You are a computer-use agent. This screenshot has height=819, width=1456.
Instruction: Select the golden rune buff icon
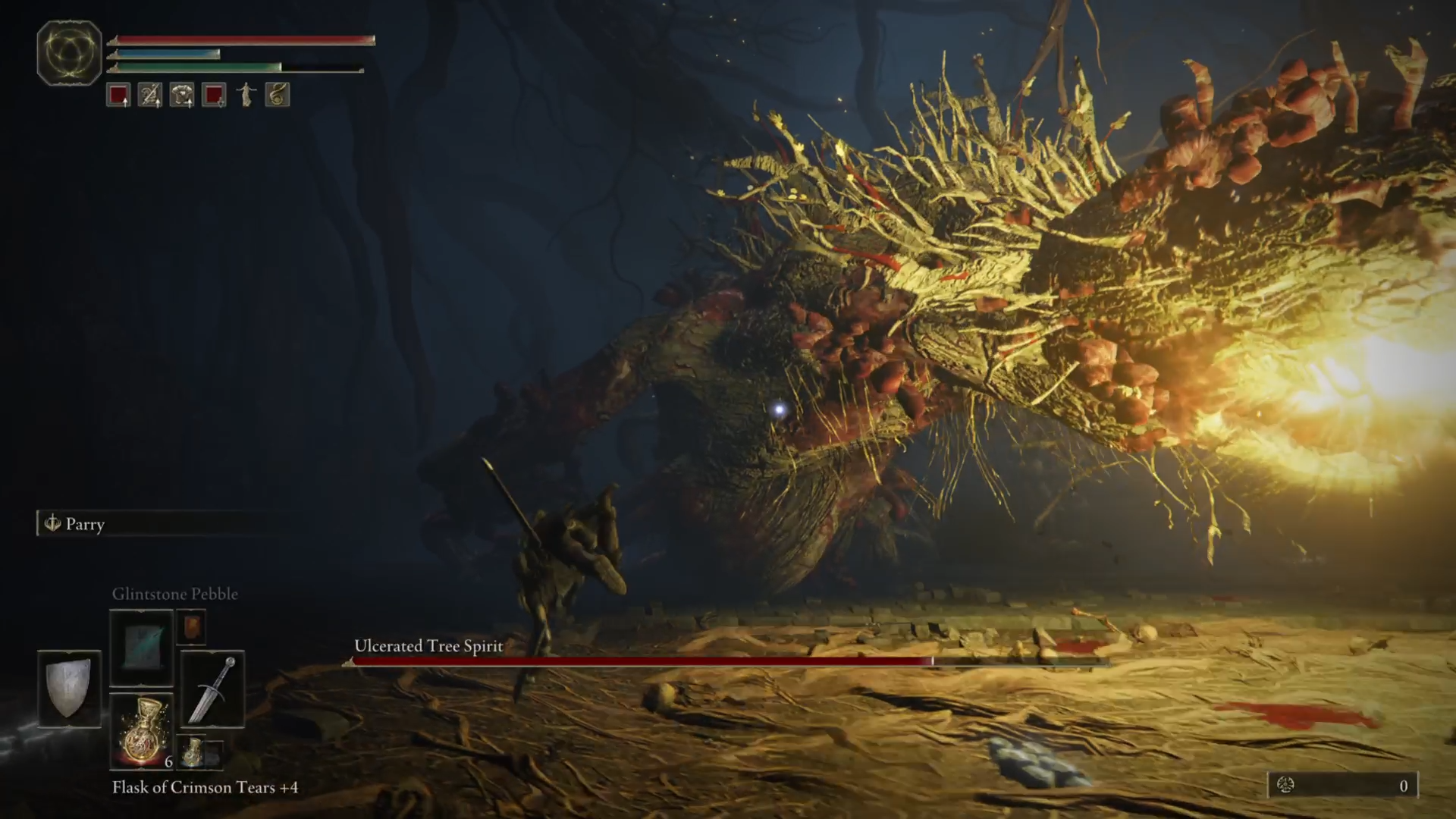click(276, 94)
